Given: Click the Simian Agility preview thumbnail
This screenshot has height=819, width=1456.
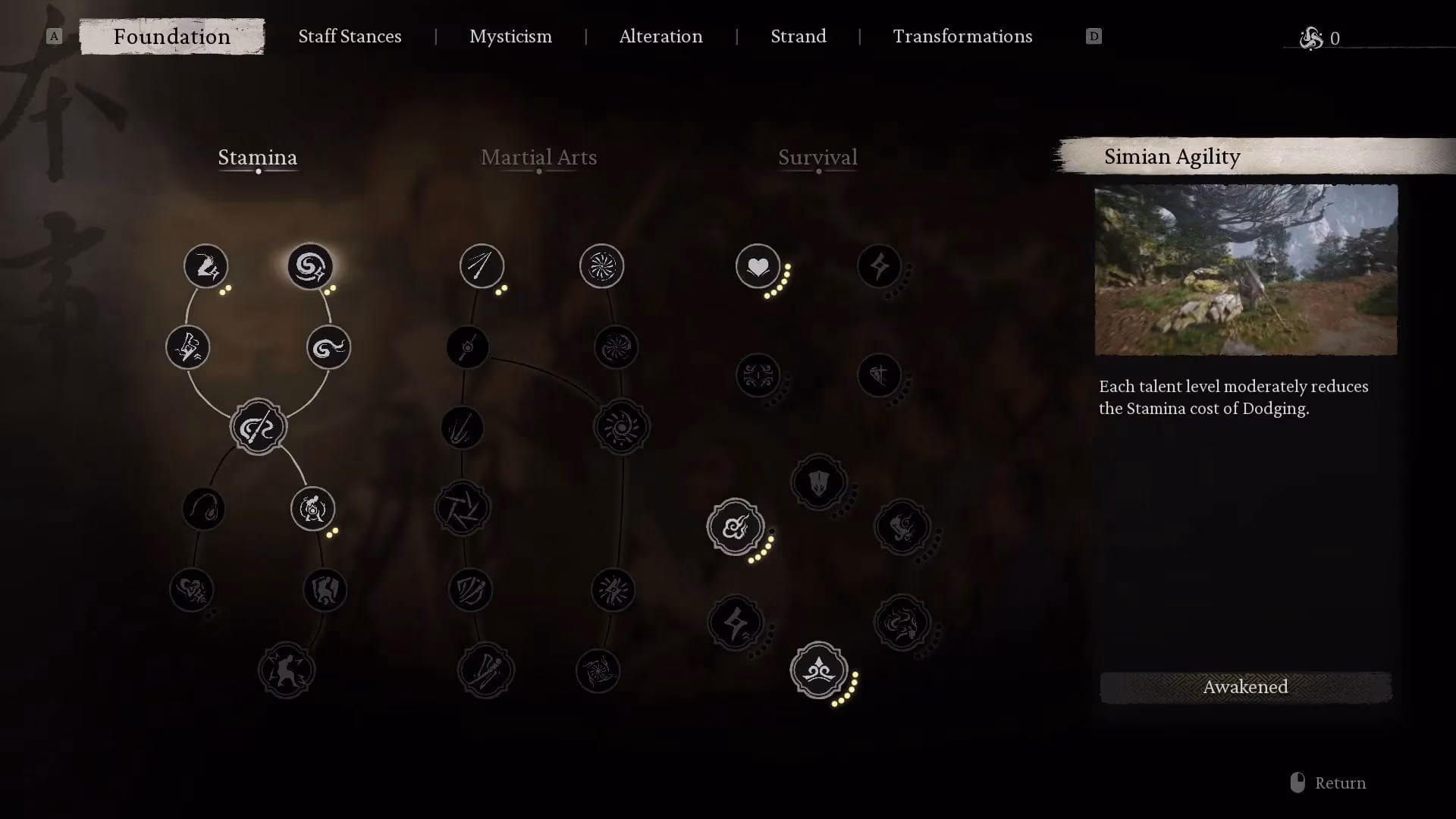Looking at the screenshot, I should [x=1244, y=270].
